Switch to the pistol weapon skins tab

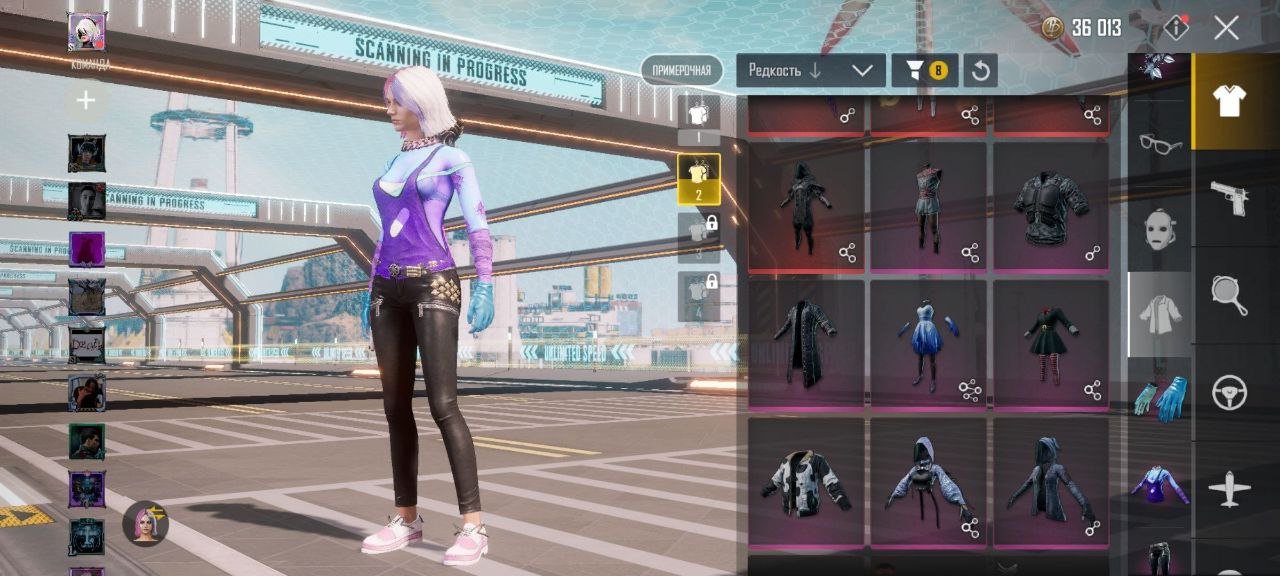1229,197
